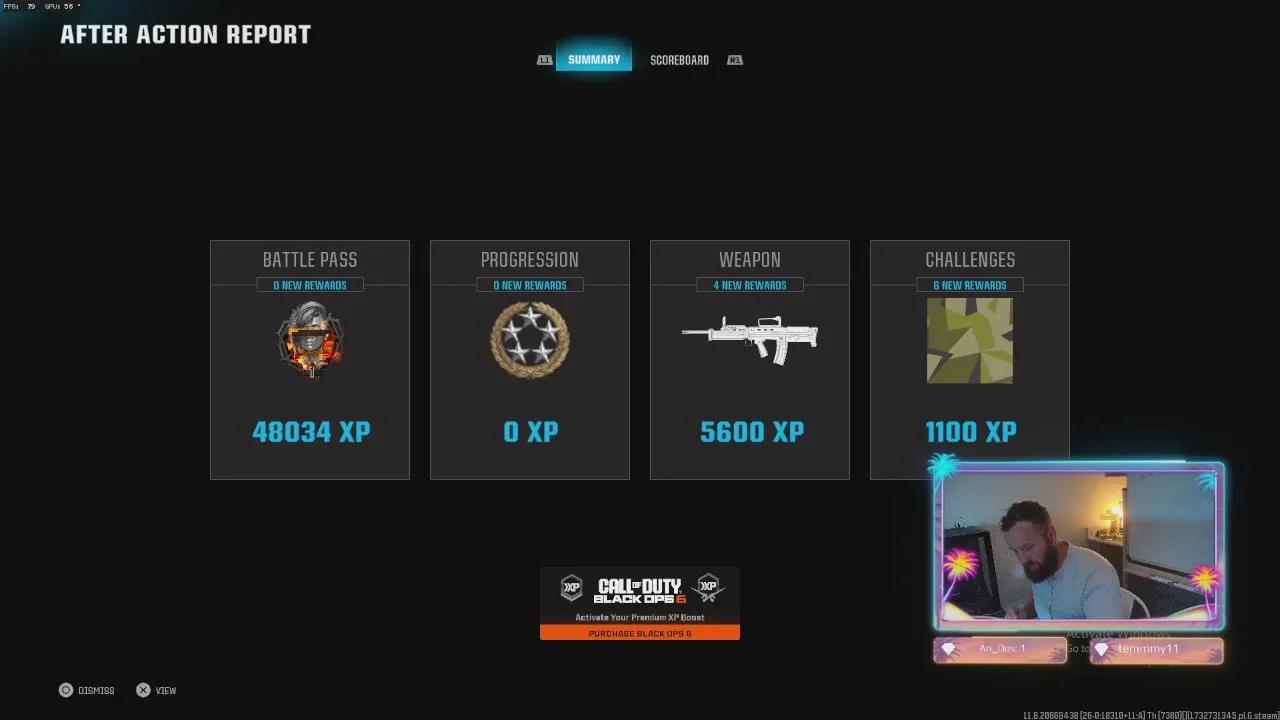Viewport: 1280px width, 720px height.
Task: Click the PURCHASE BLACK OPS 6 button
Action: pyautogui.click(x=640, y=633)
